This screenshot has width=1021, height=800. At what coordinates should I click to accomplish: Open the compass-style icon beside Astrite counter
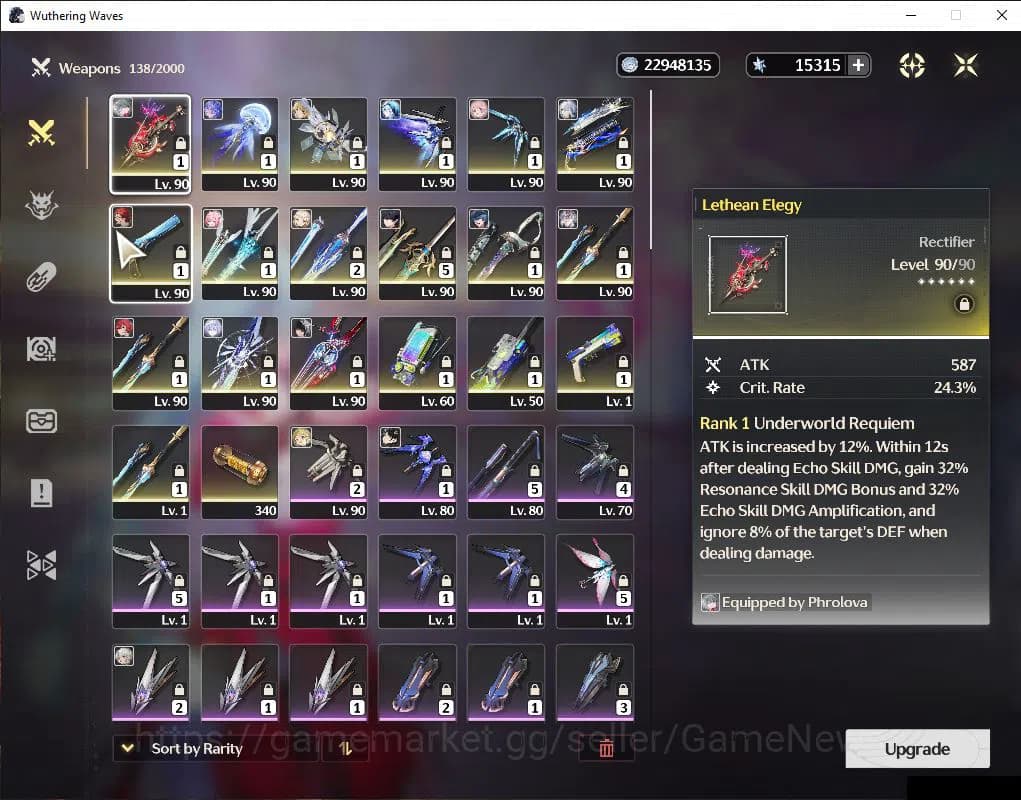[x=911, y=65]
